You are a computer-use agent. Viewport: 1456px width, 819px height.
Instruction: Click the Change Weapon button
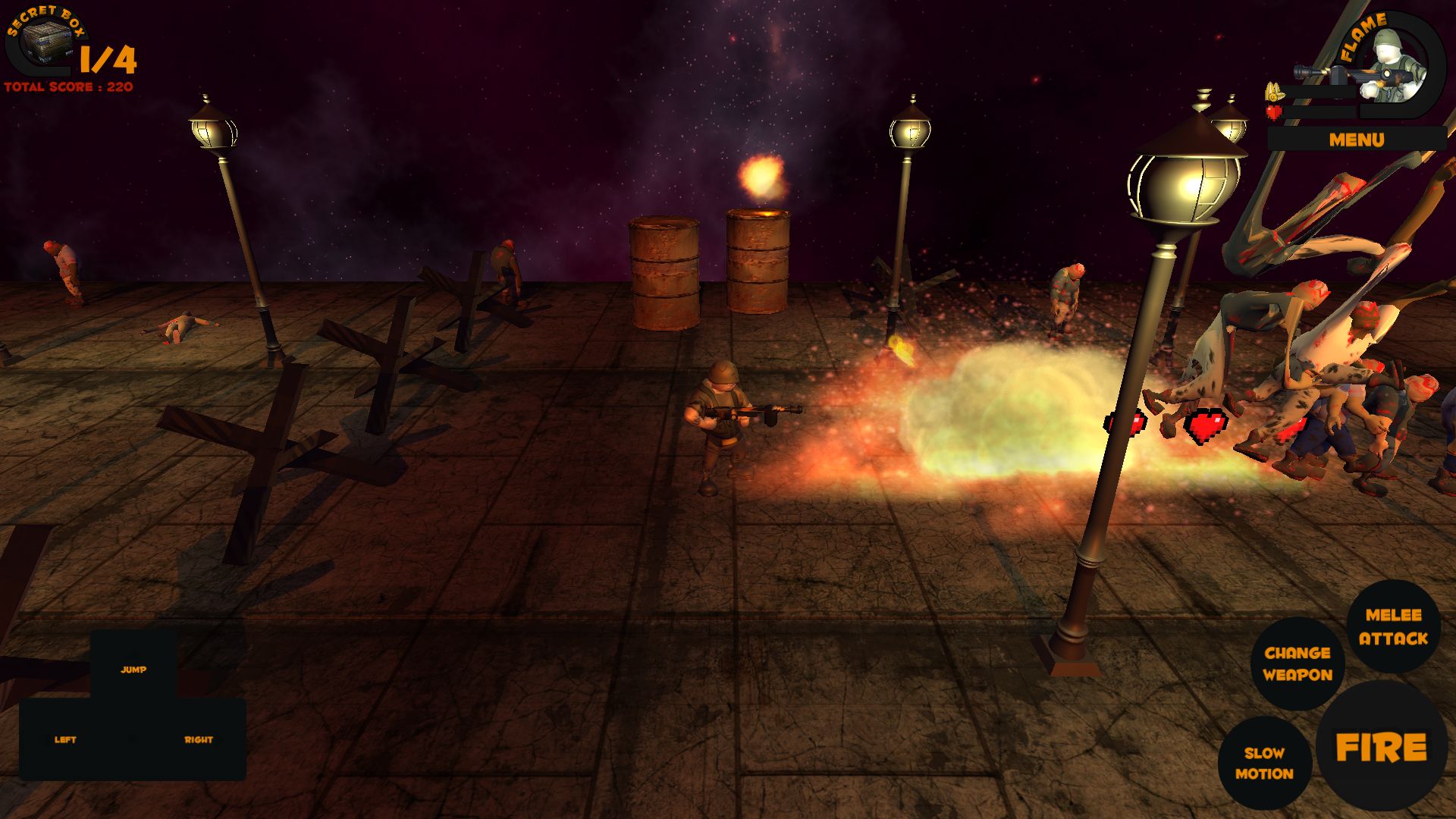pyautogui.click(x=1297, y=664)
